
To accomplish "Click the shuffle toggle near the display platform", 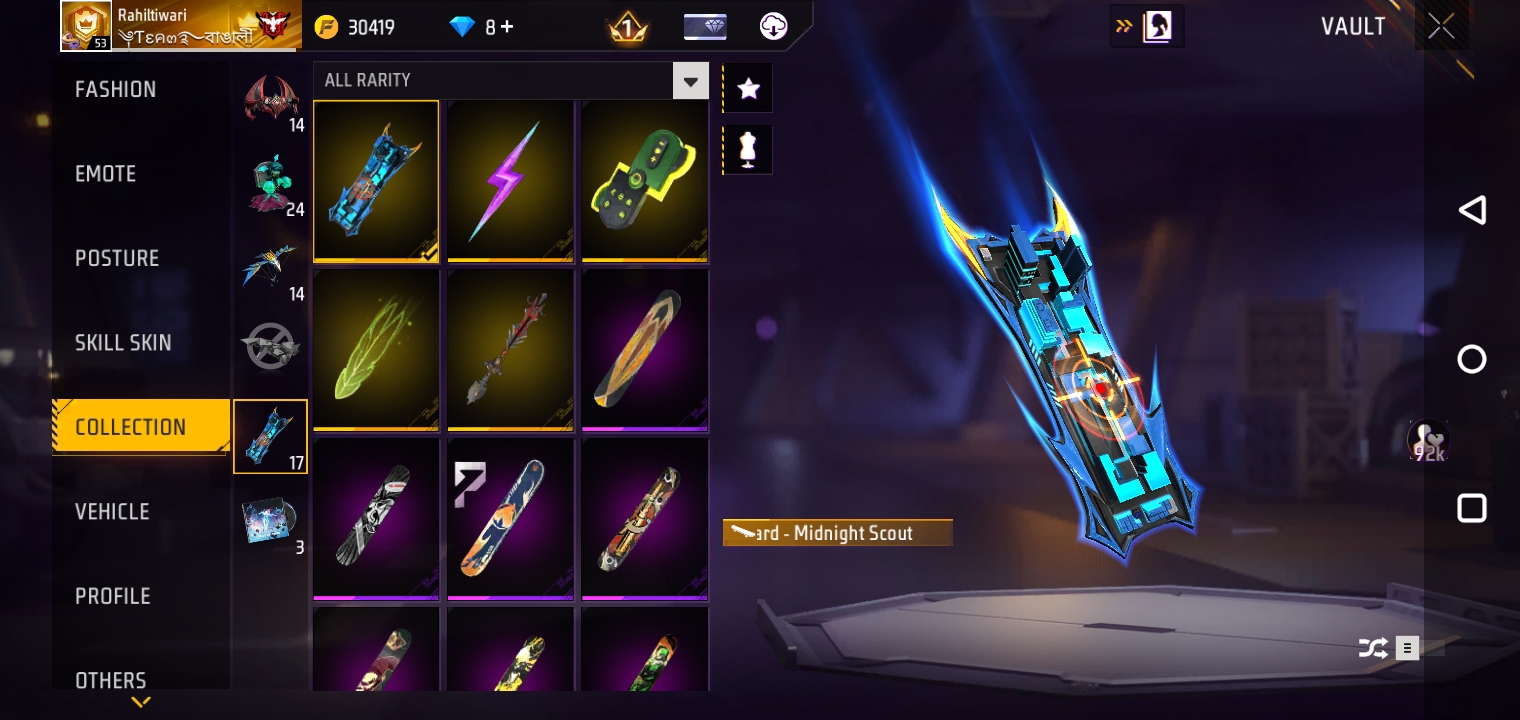I will pos(1374,648).
